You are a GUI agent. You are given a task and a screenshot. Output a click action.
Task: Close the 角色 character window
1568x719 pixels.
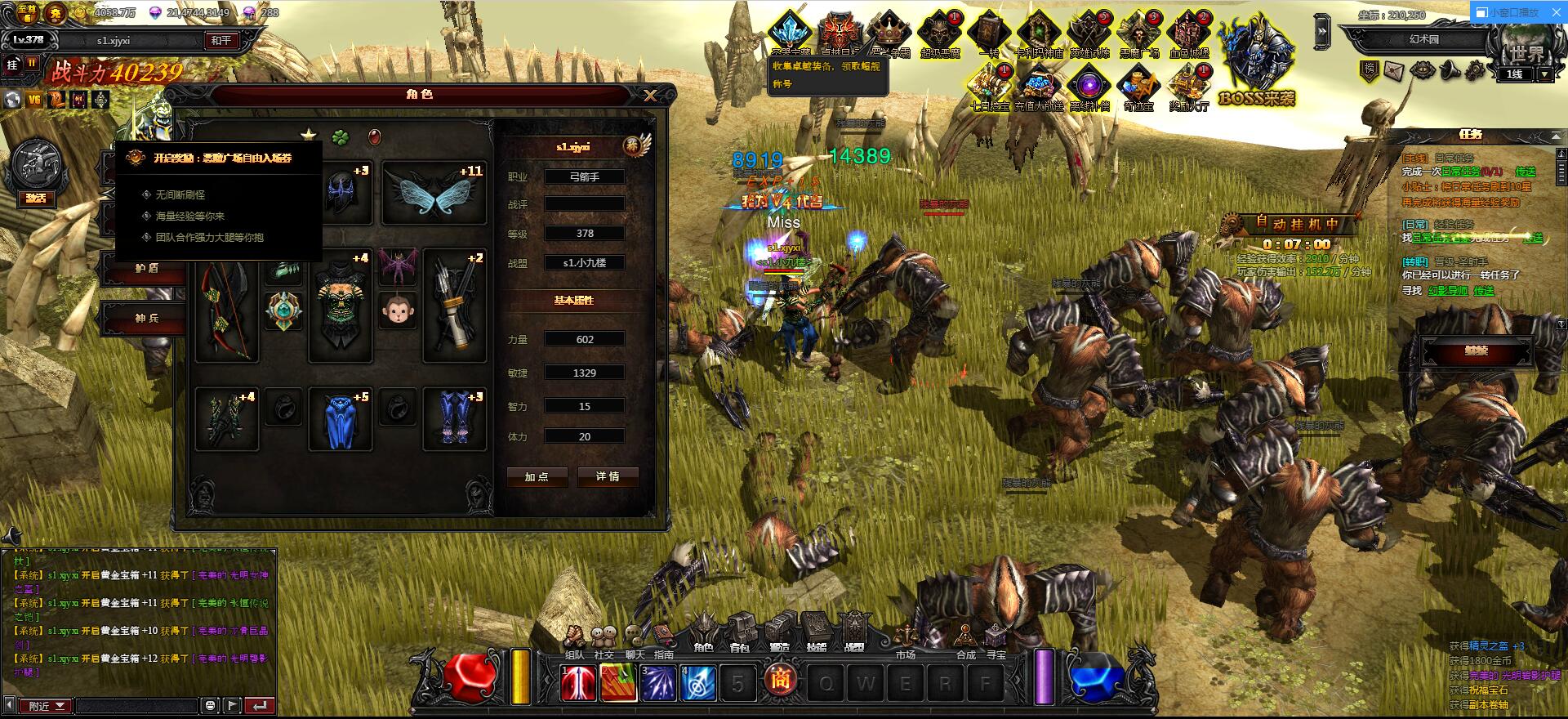point(650,96)
